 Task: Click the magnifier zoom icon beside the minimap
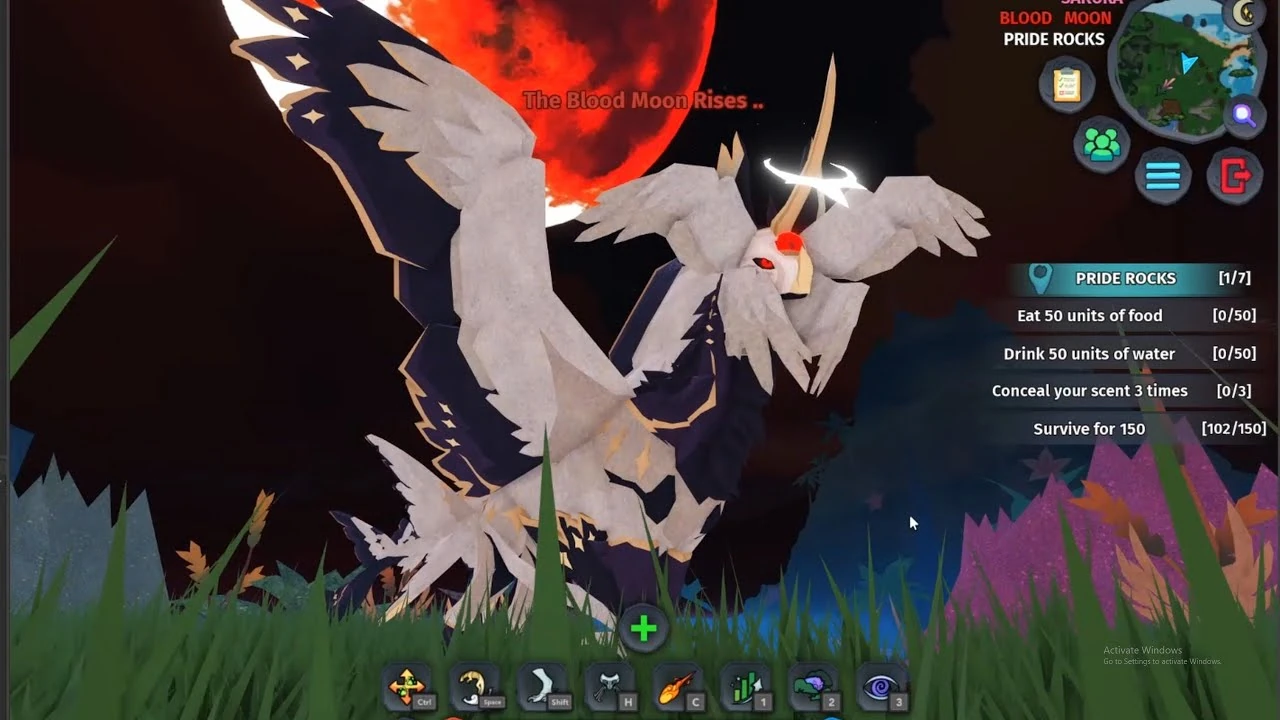1242,116
